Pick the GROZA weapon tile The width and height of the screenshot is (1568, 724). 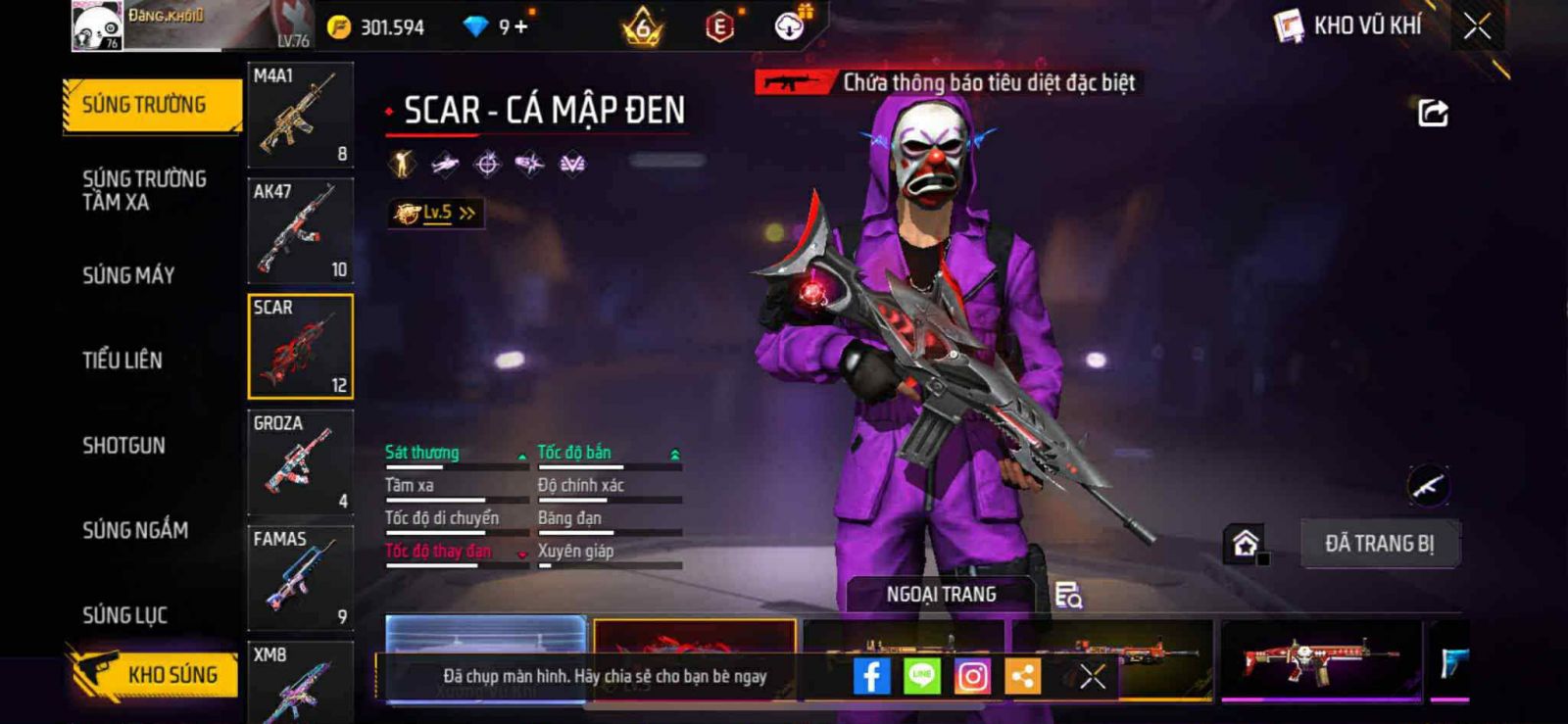tap(300, 462)
